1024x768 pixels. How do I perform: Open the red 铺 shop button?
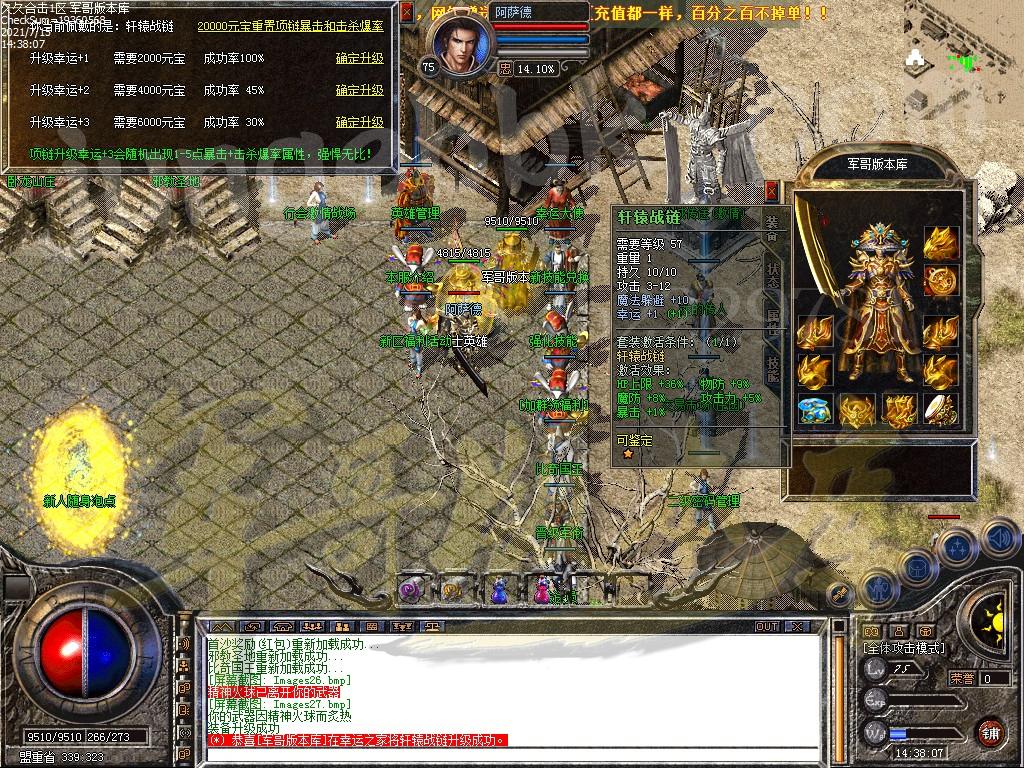tap(990, 731)
